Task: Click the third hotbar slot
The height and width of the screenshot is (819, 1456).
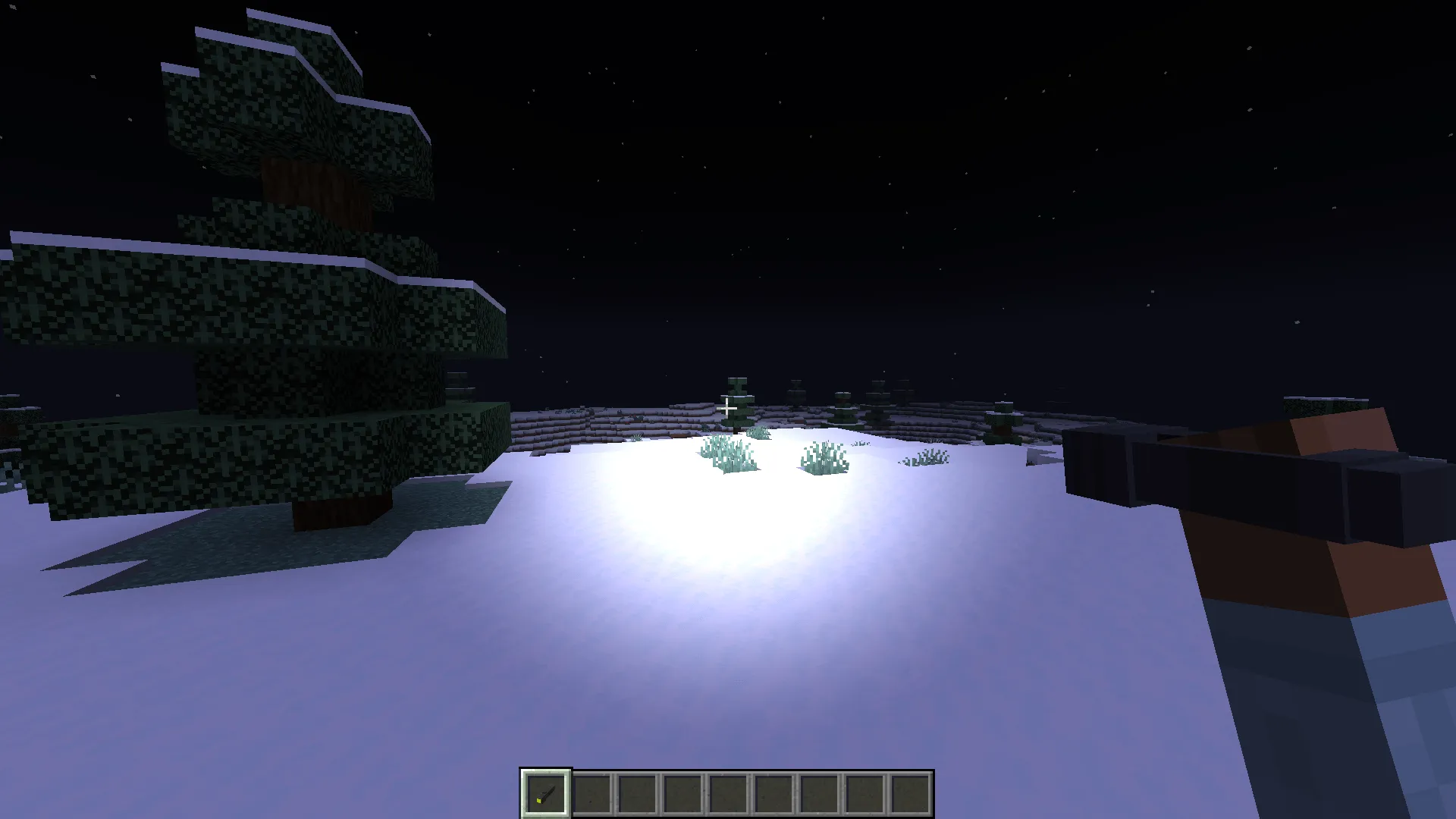Action: coord(638,793)
